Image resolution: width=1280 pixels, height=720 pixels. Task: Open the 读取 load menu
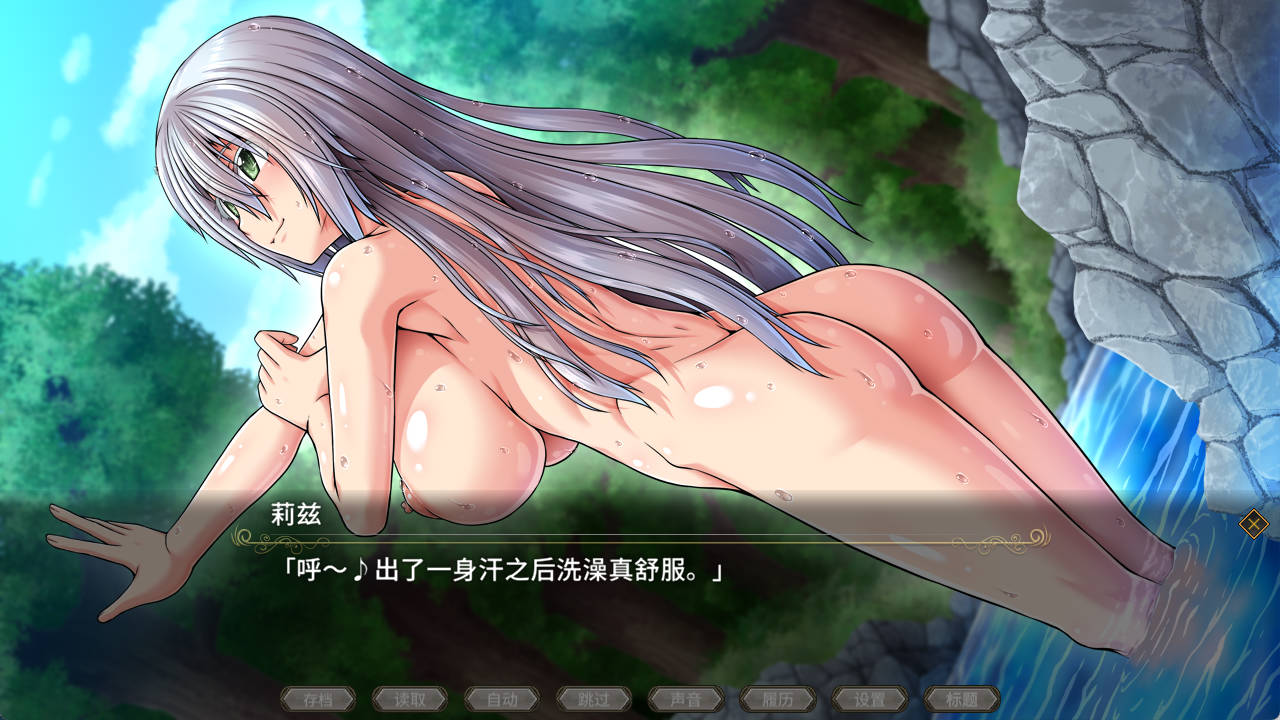point(410,699)
